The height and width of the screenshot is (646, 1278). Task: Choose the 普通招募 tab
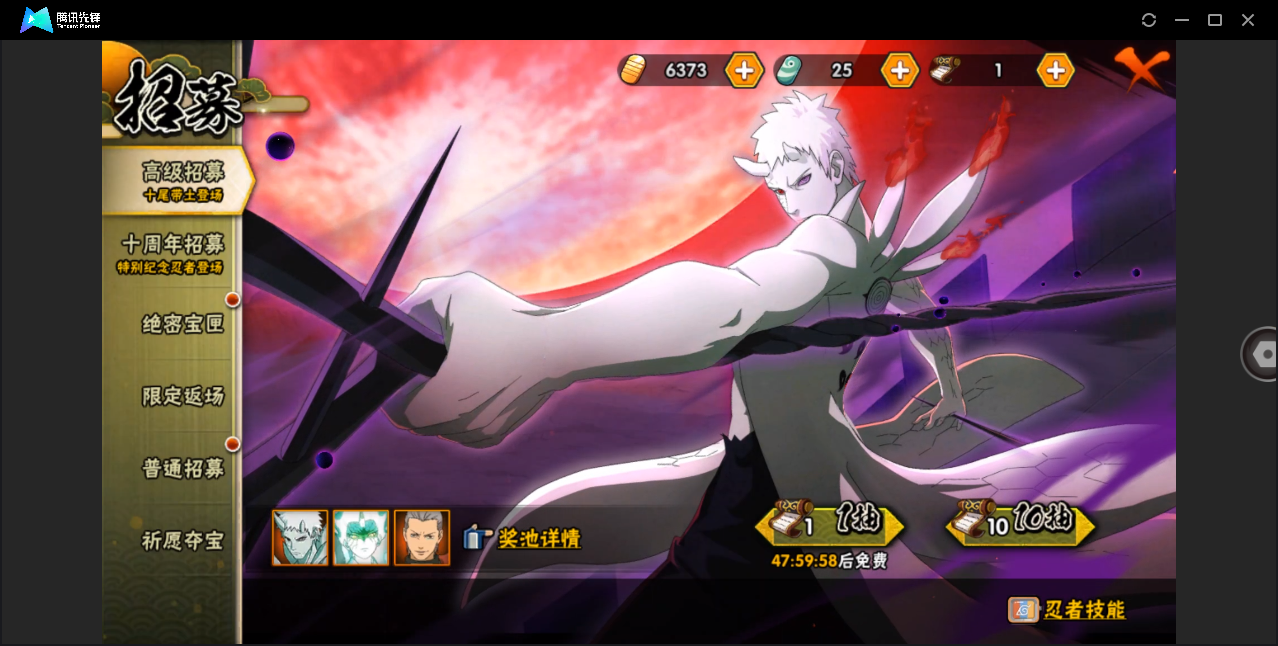(x=182, y=468)
